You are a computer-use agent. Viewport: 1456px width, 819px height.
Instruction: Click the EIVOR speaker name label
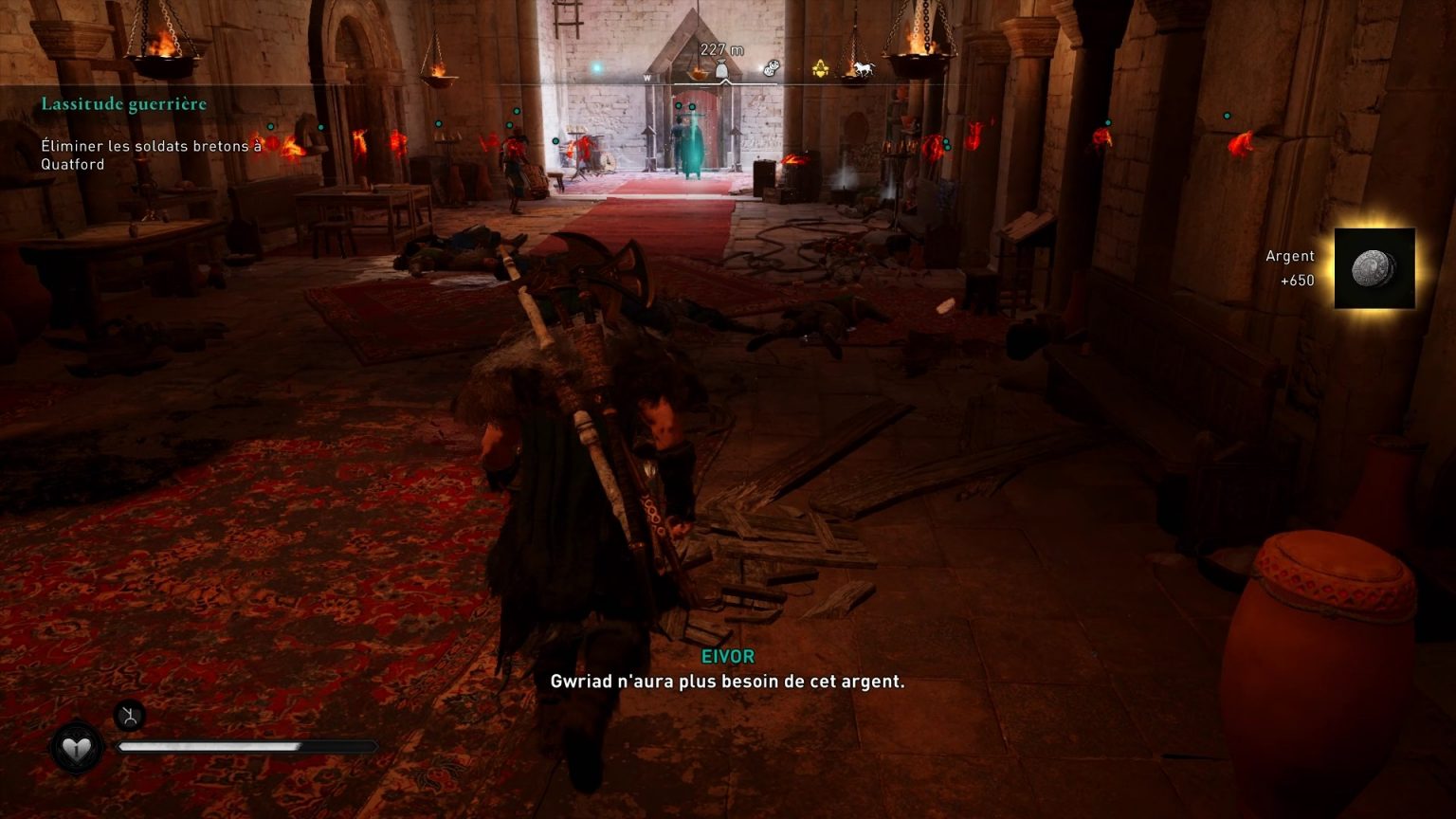pos(727,656)
